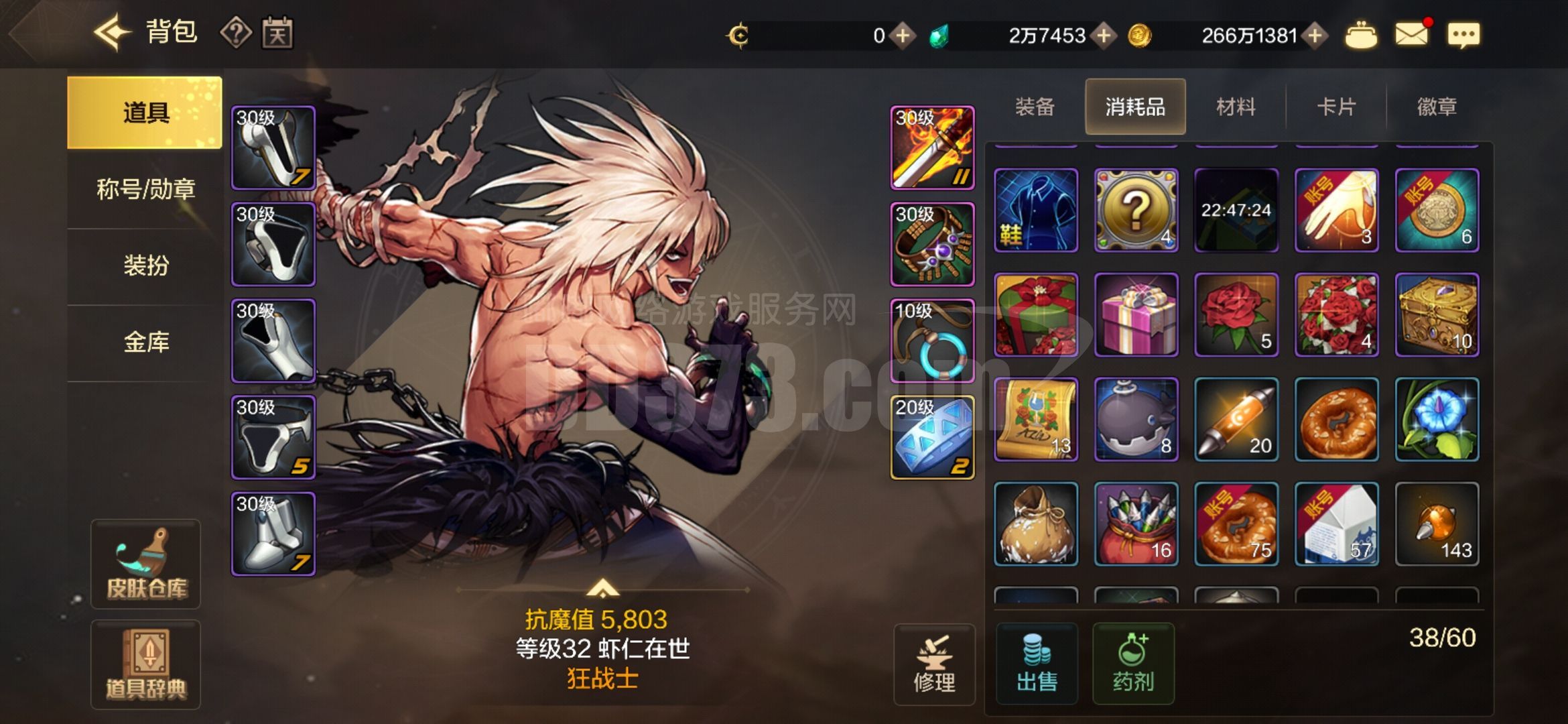Open the mail inbox icon
Viewport: 1568px width, 724px height.
point(1411,35)
